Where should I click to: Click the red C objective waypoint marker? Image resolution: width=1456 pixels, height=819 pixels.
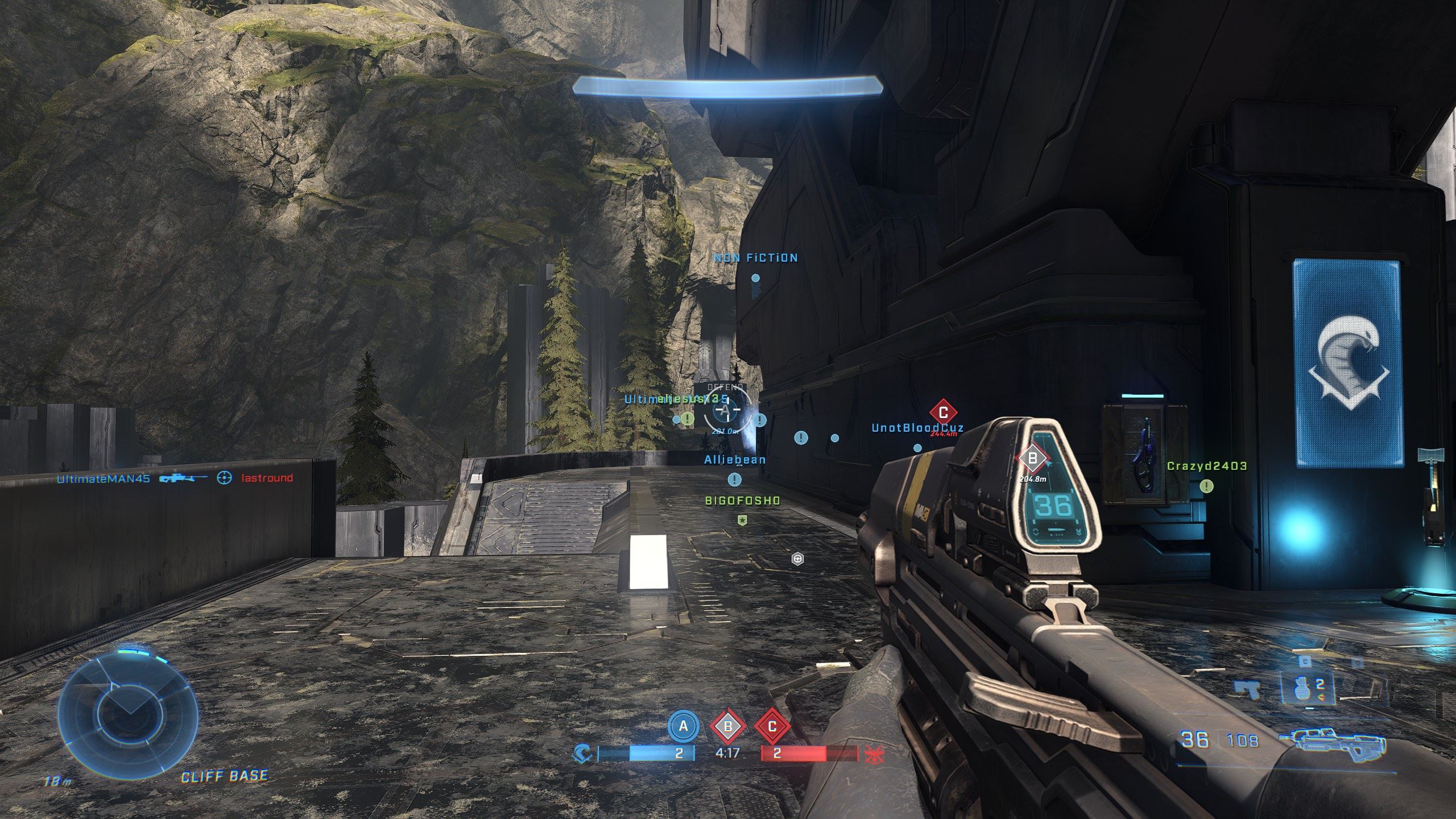[943, 412]
